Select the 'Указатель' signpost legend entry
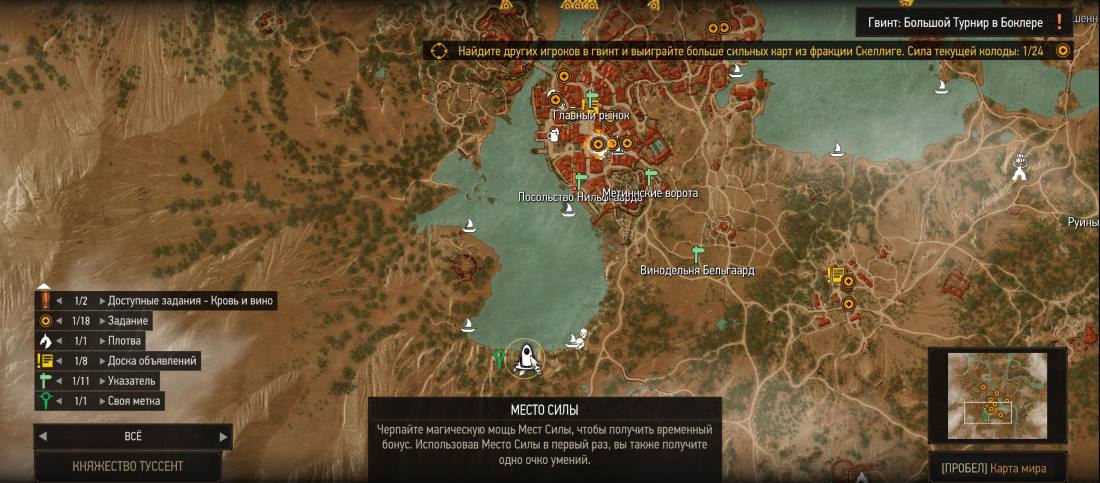Viewport: 1100px width, 483px height. (132, 381)
